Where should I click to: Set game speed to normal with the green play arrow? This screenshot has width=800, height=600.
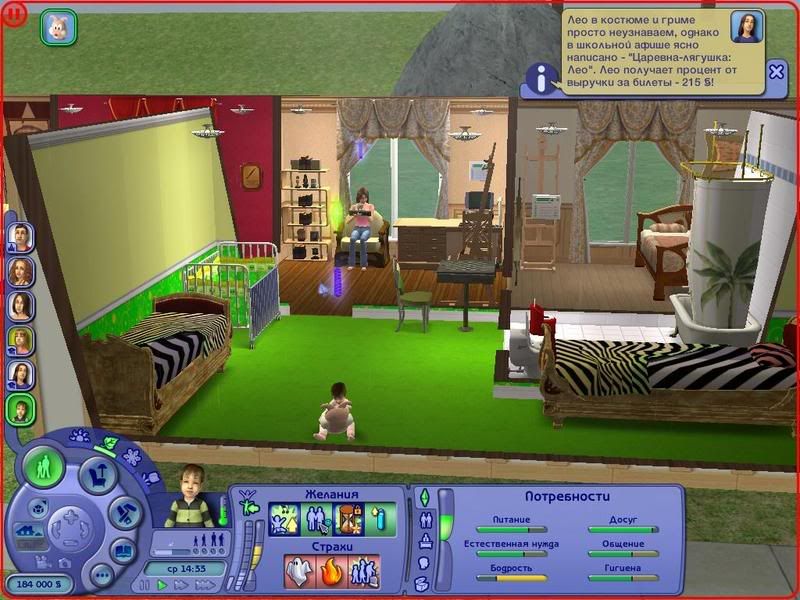point(161,585)
